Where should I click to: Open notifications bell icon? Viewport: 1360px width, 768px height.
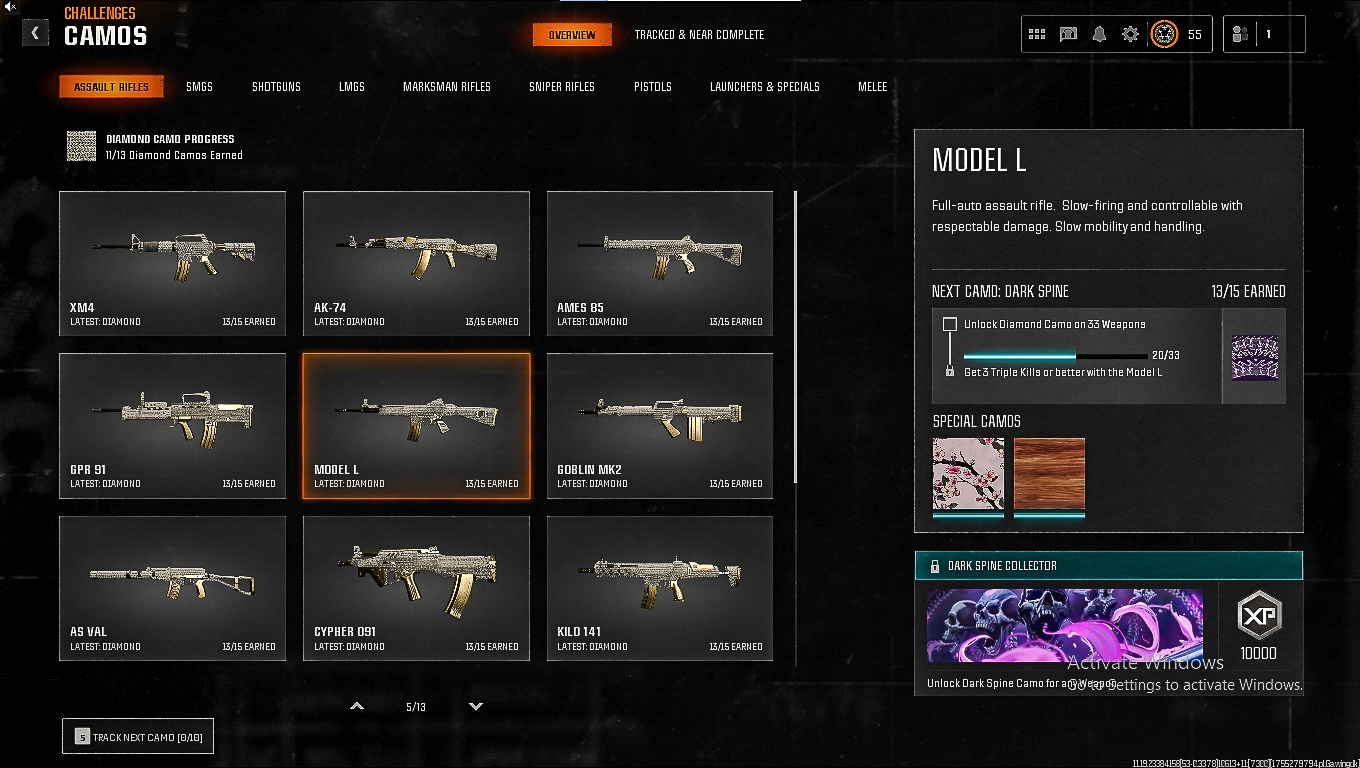pyautogui.click(x=1099, y=34)
